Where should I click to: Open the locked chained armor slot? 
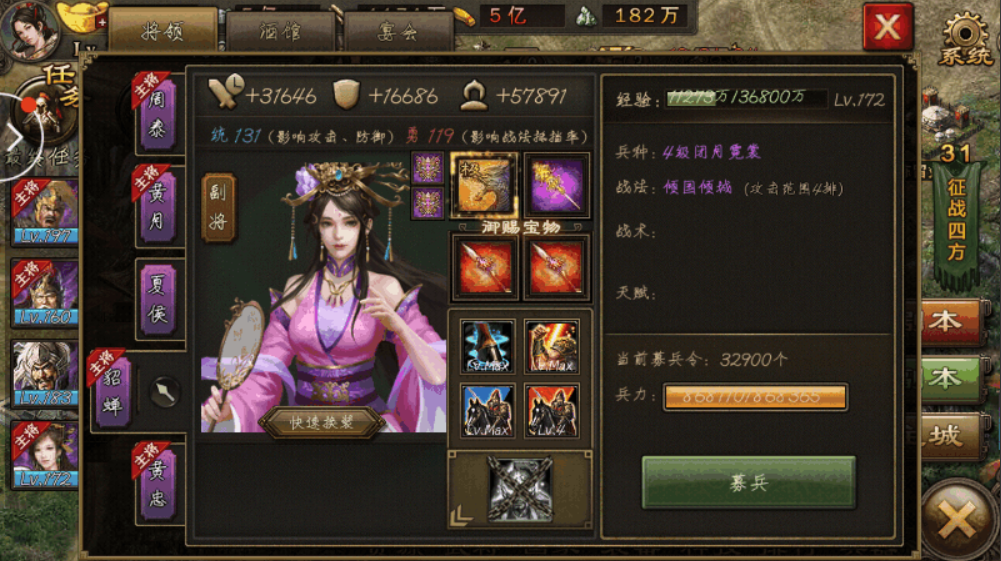pos(520,488)
